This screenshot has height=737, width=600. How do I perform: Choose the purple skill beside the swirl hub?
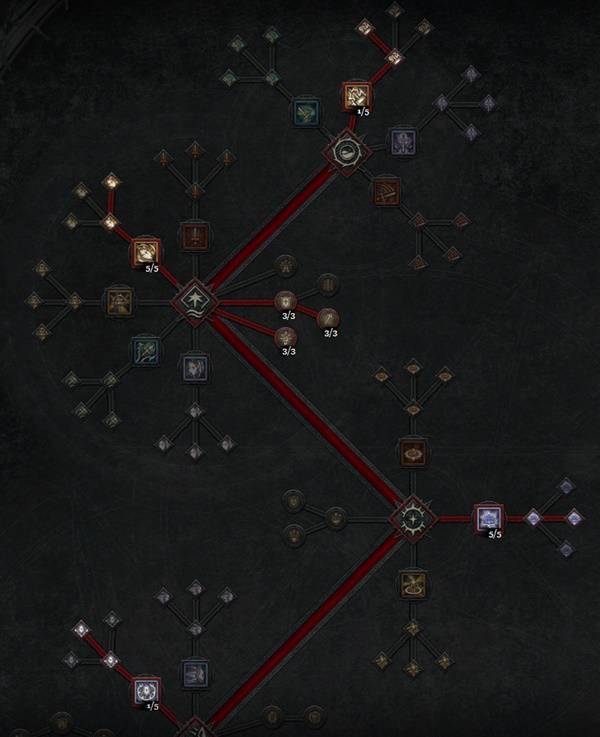[402, 139]
